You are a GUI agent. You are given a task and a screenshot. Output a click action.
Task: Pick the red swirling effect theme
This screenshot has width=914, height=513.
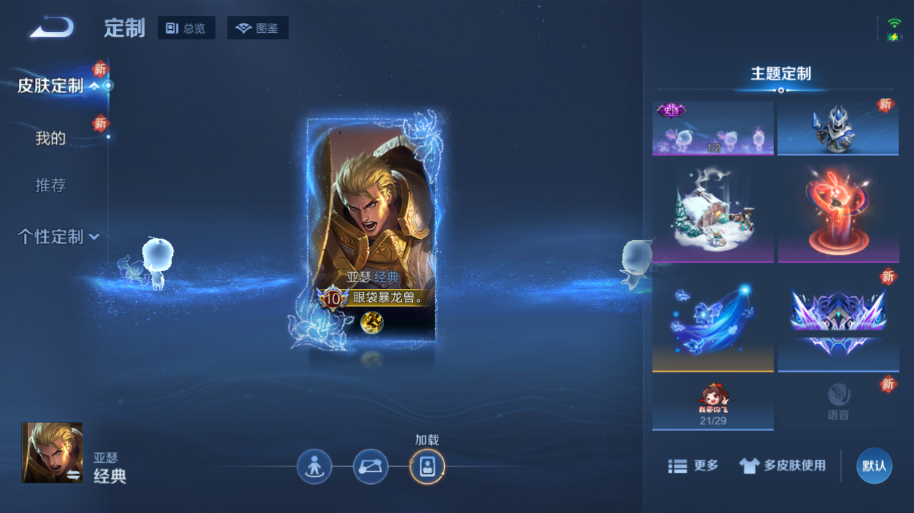pyautogui.click(x=840, y=215)
